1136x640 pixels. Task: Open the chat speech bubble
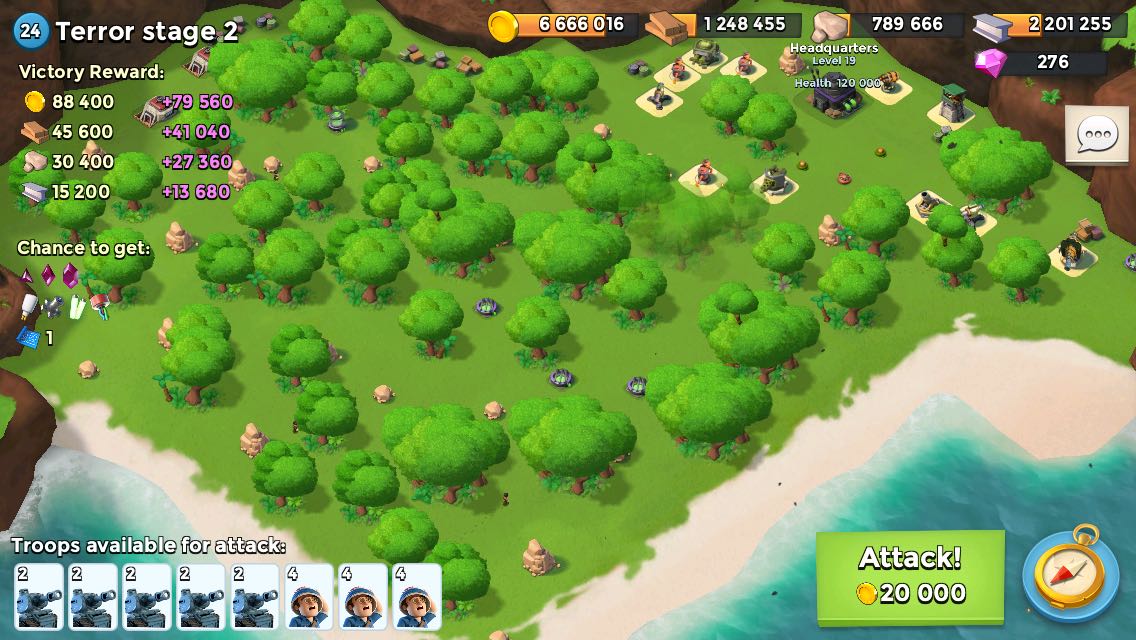1097,135
